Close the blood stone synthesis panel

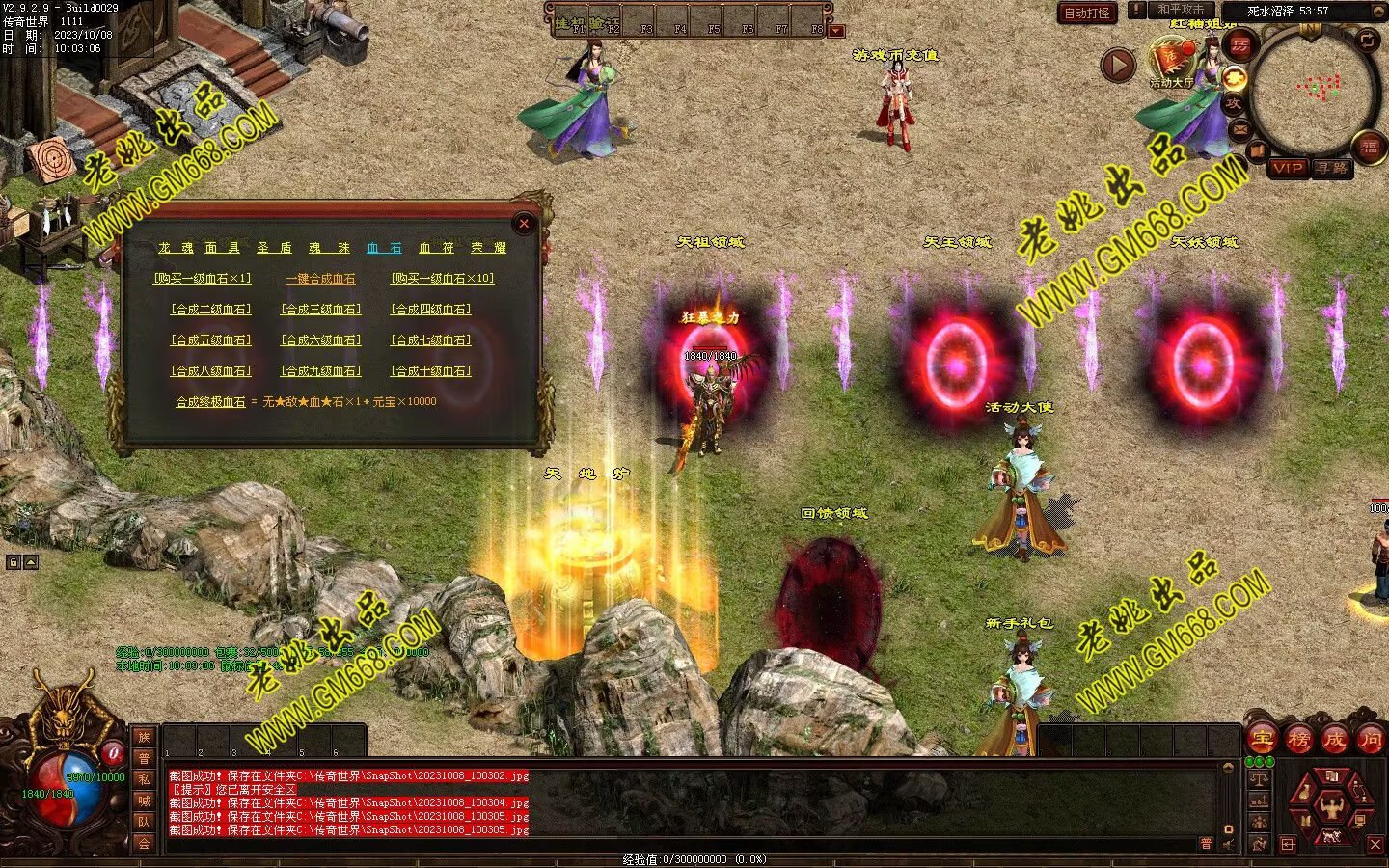(x=524, y=224)
